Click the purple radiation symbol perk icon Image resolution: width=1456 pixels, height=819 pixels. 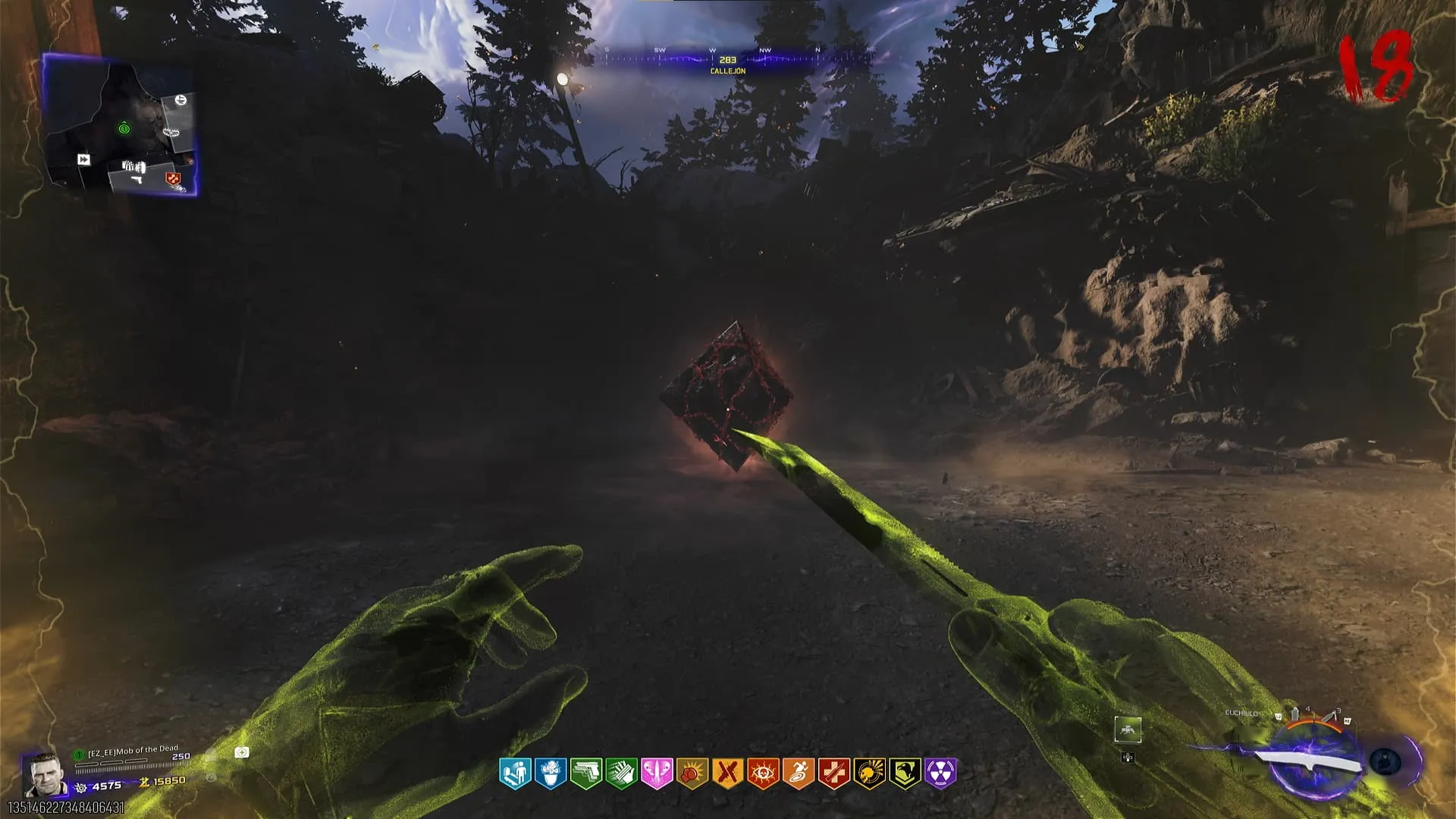[x=940, y=773]
